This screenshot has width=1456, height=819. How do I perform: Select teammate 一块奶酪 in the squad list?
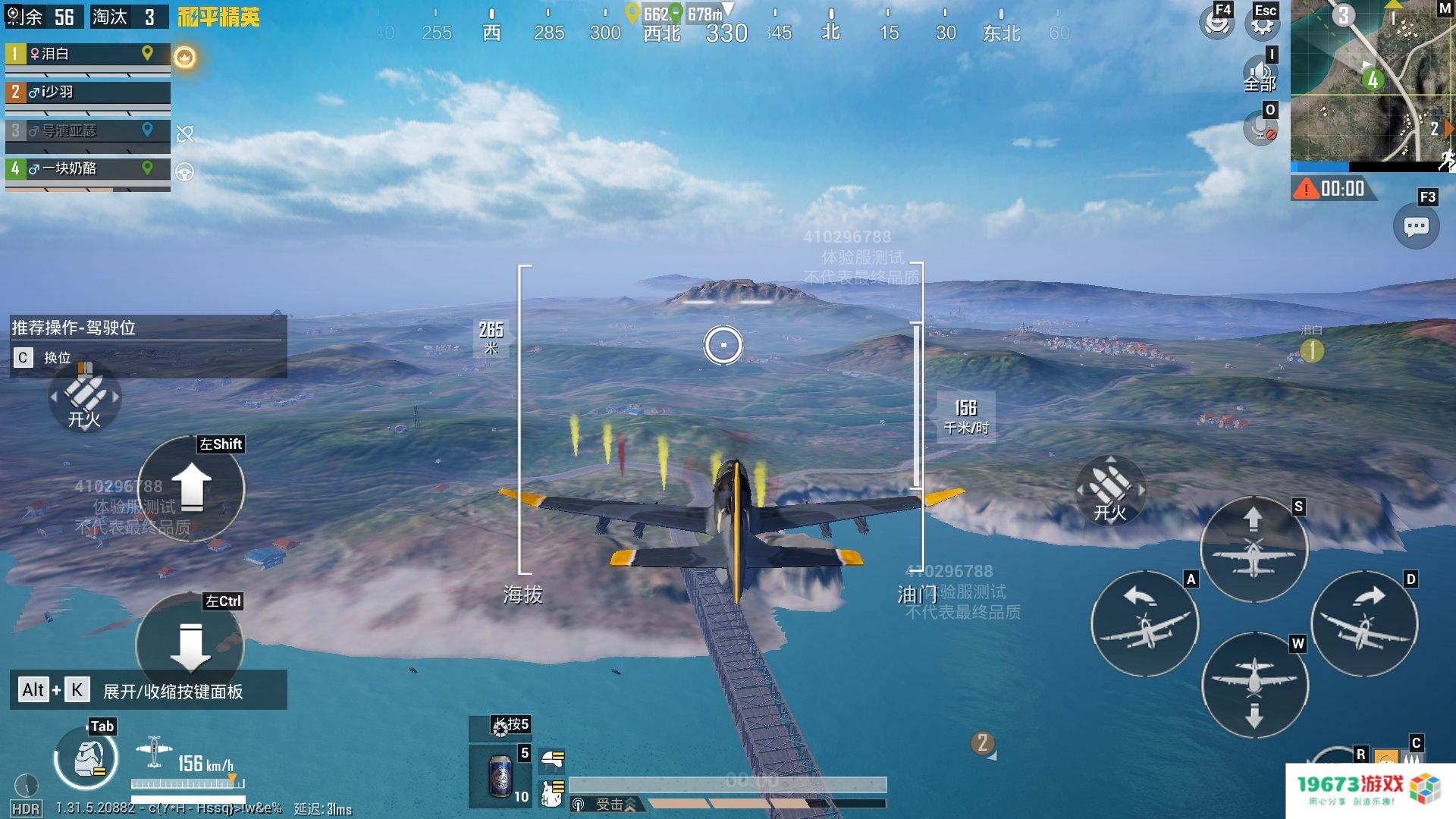(87, 168)
